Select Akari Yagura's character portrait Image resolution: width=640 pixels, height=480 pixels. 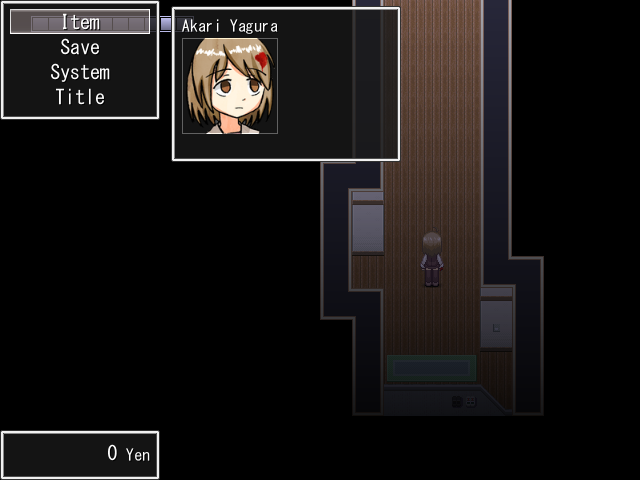(230, 86)
